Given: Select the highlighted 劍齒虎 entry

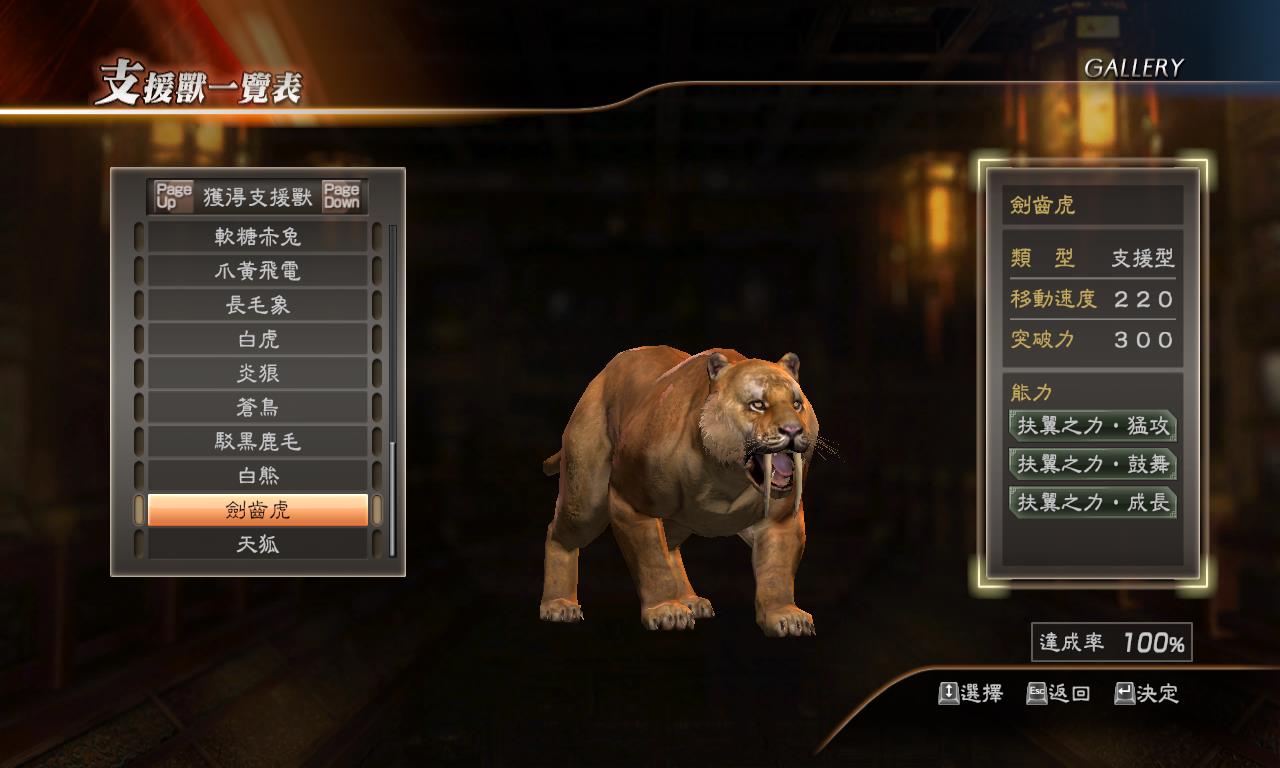Looking at the screenshot, I should click(257, 512).
